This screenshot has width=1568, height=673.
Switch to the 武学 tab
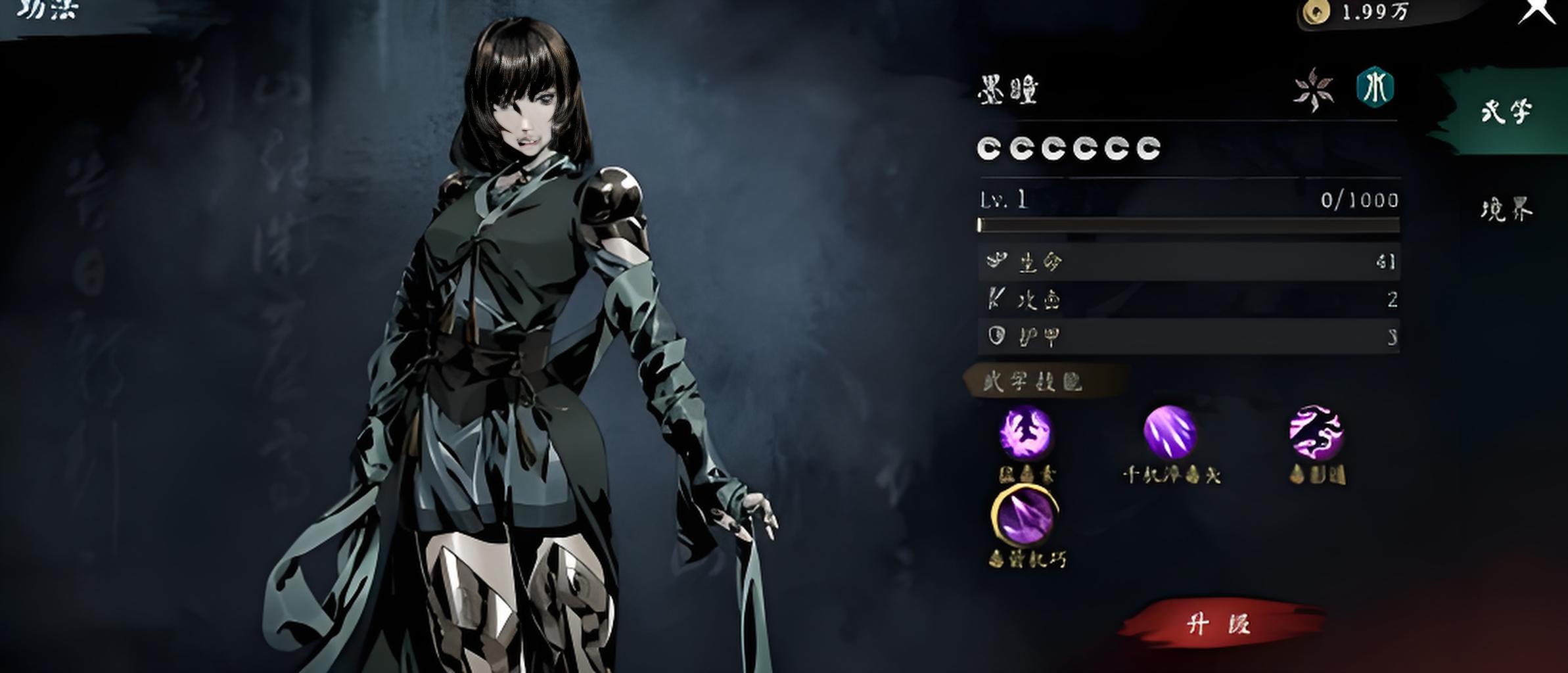point(1506,112)
